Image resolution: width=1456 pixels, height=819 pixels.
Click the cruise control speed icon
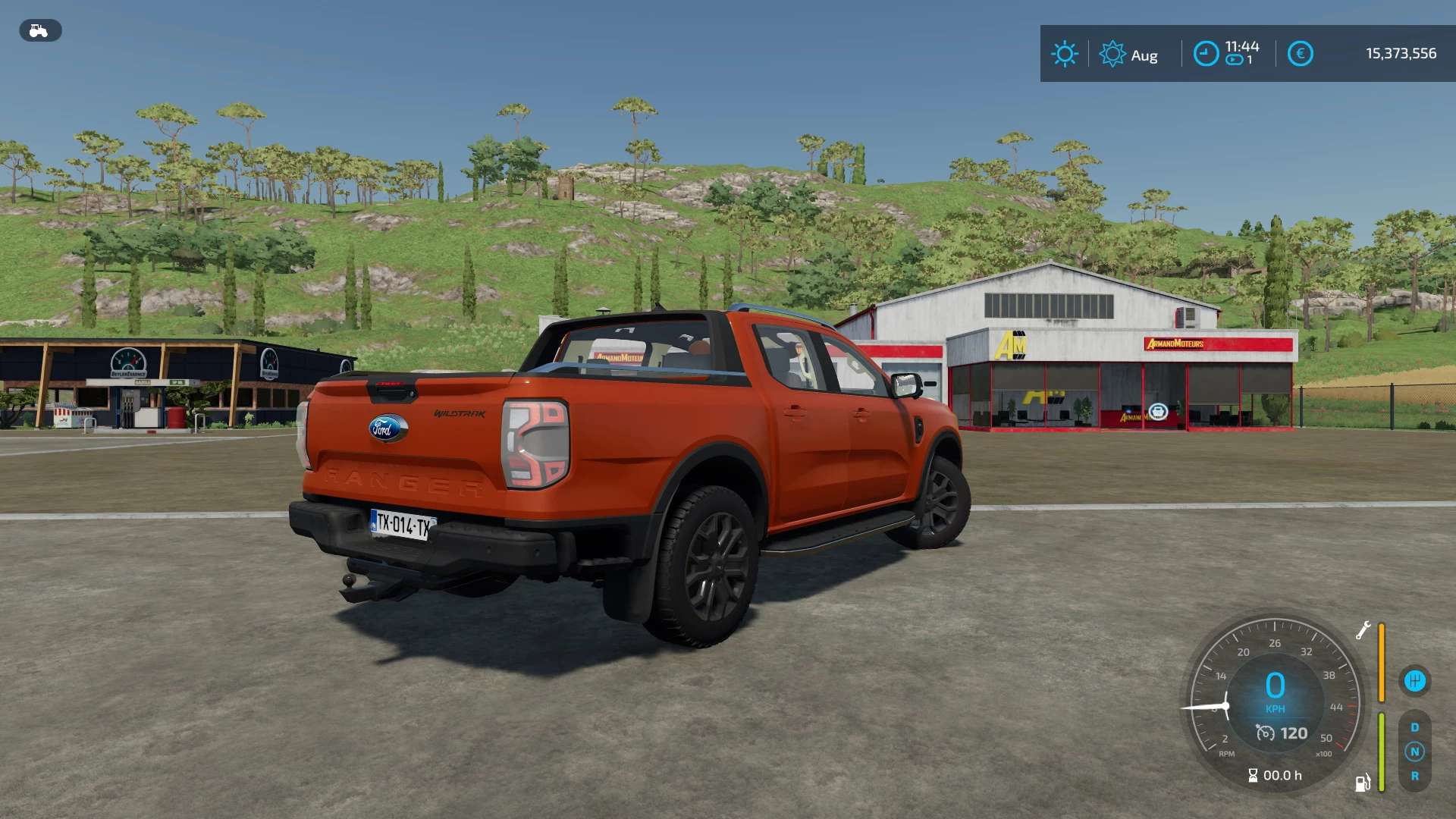pyautogui.click(x=1265, y=733)
